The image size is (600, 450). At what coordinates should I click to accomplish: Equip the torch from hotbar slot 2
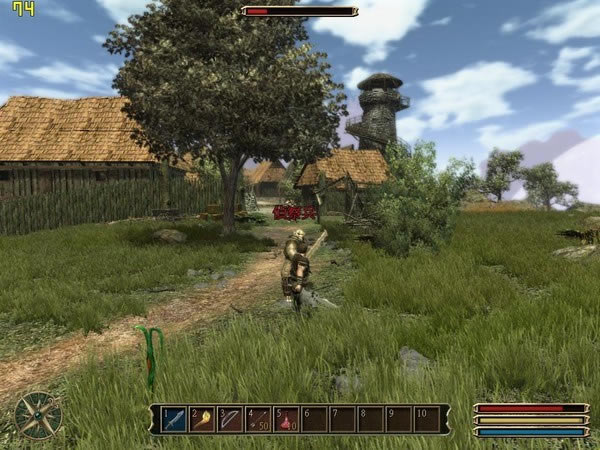click(x=202, y=419)
